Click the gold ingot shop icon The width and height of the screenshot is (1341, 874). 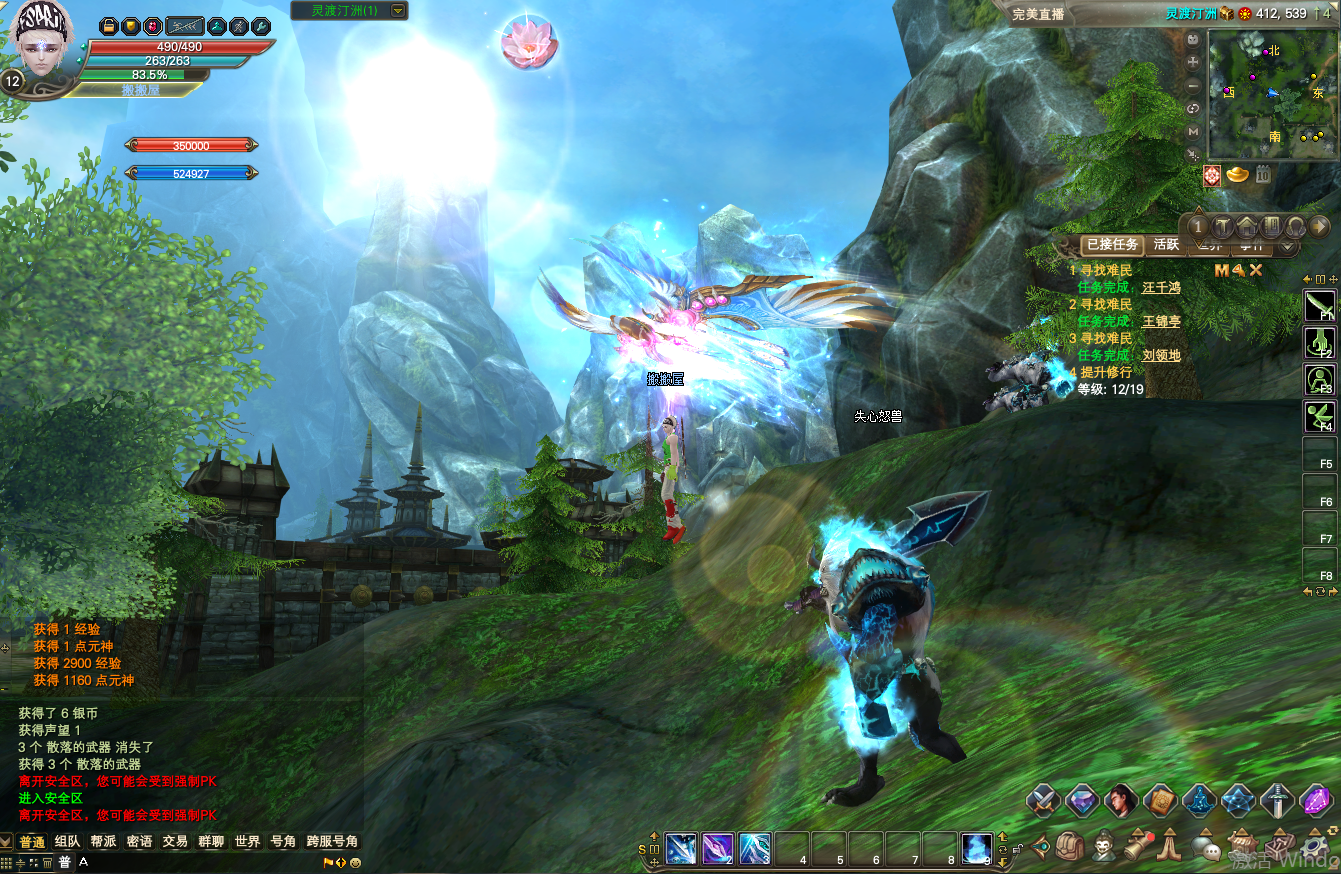coord(1238,176)
